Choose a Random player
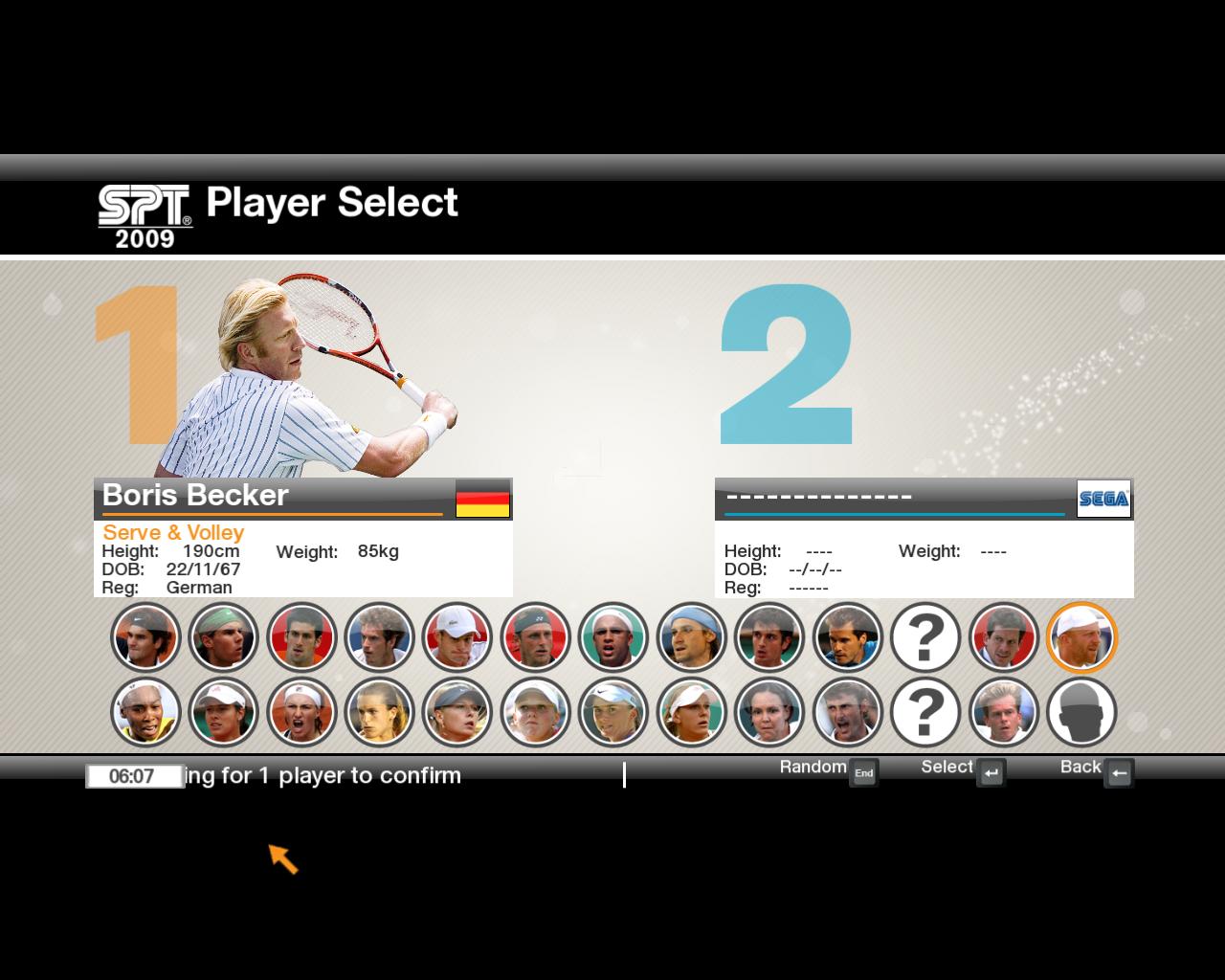 [863, 773]
